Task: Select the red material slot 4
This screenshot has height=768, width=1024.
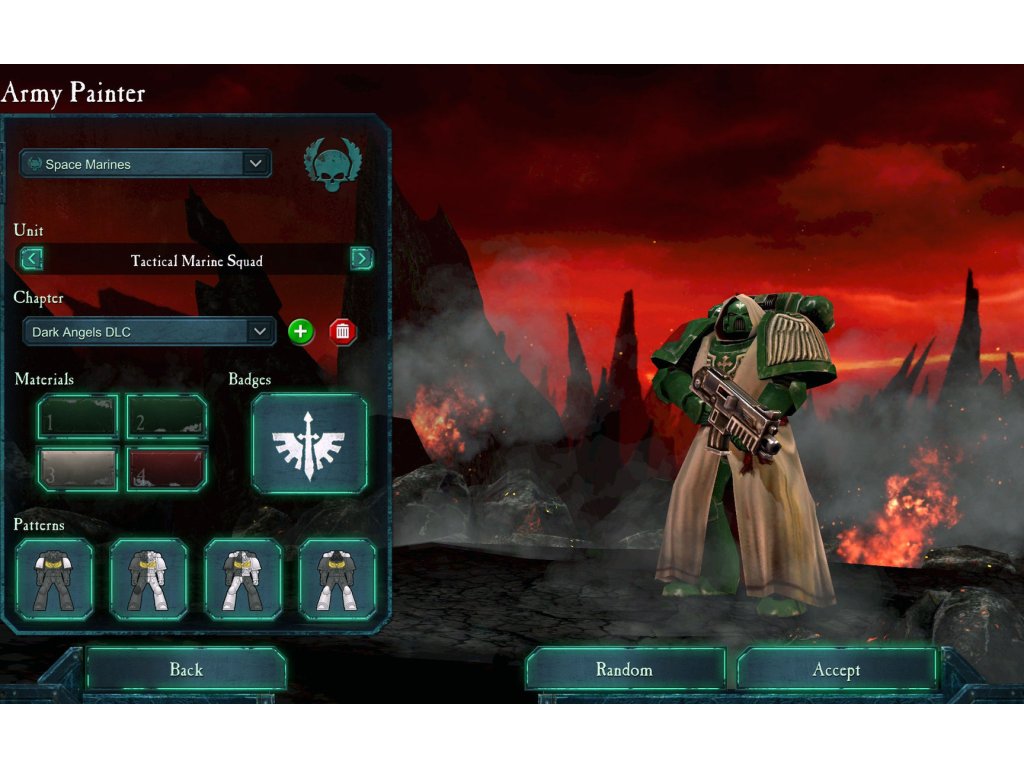Action: point(167,469)
